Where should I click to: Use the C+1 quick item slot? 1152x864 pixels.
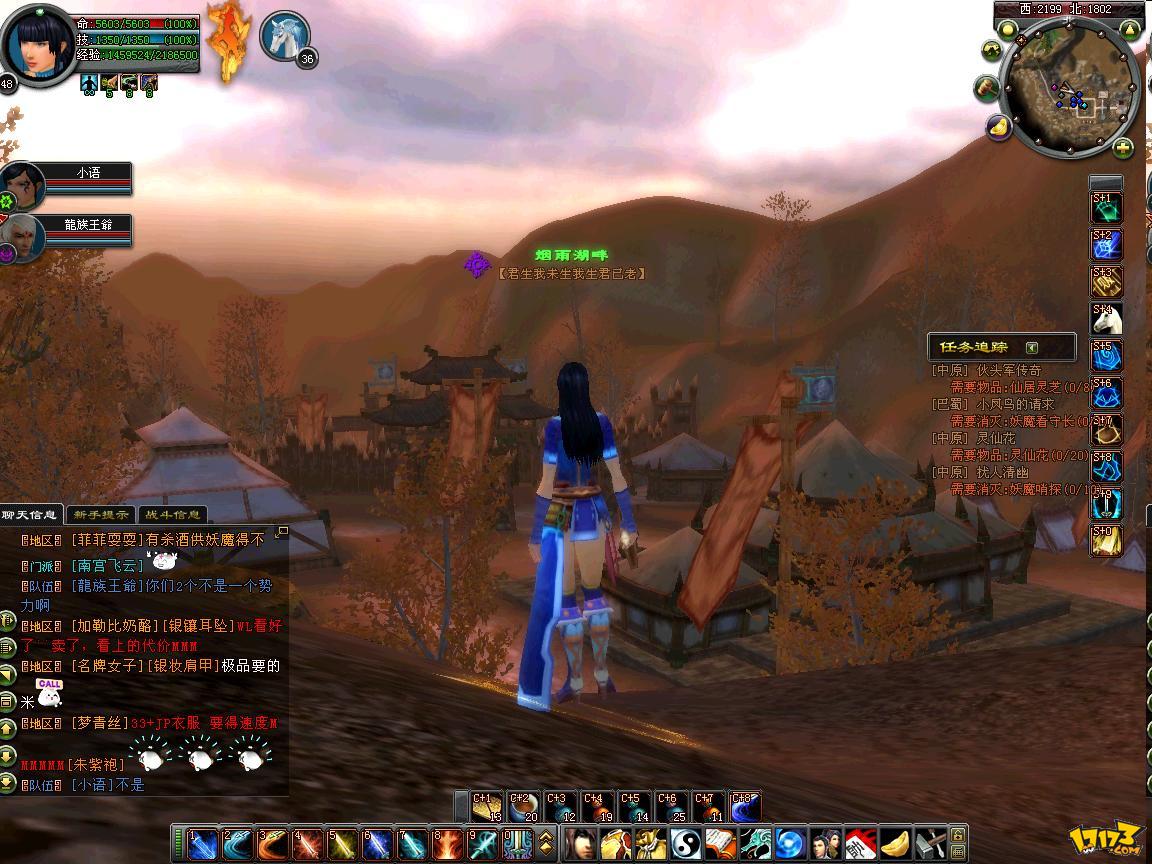coord(487,807)
